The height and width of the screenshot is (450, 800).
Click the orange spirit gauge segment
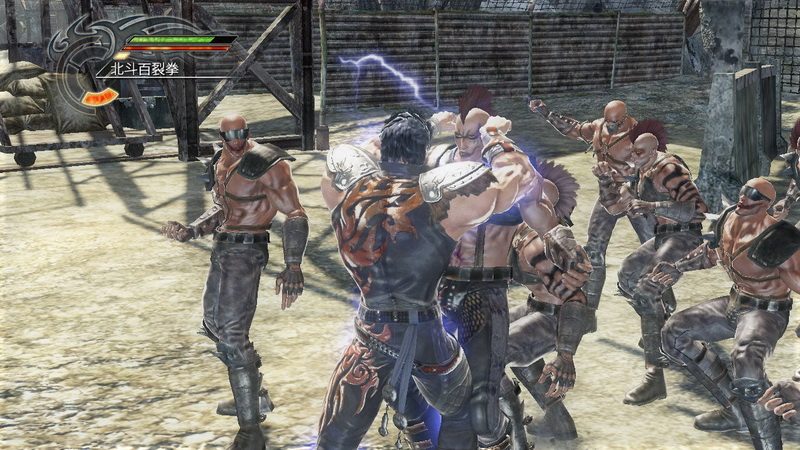(x=98, y=97)
